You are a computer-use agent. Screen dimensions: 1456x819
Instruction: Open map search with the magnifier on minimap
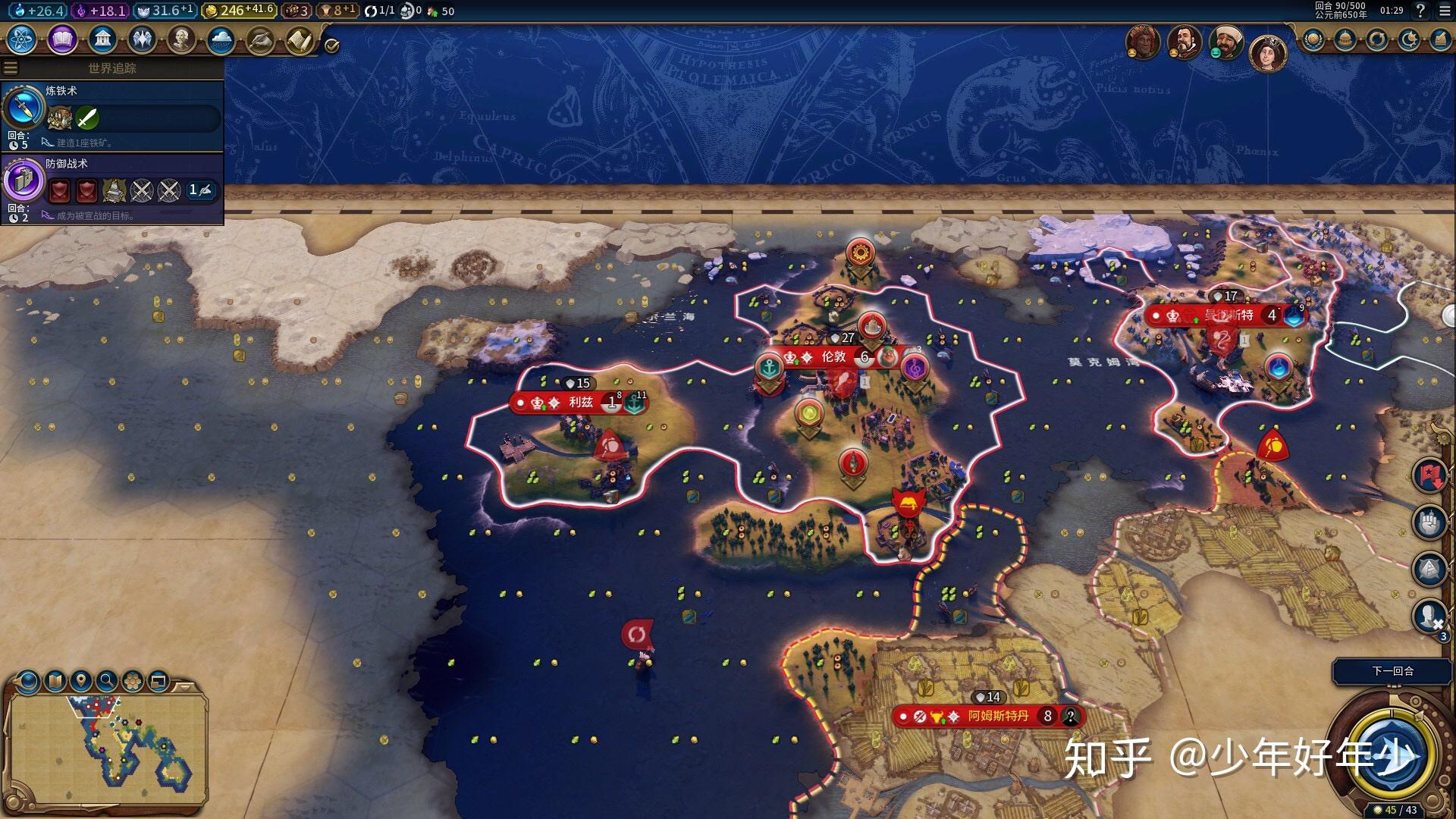pos(107,682)
